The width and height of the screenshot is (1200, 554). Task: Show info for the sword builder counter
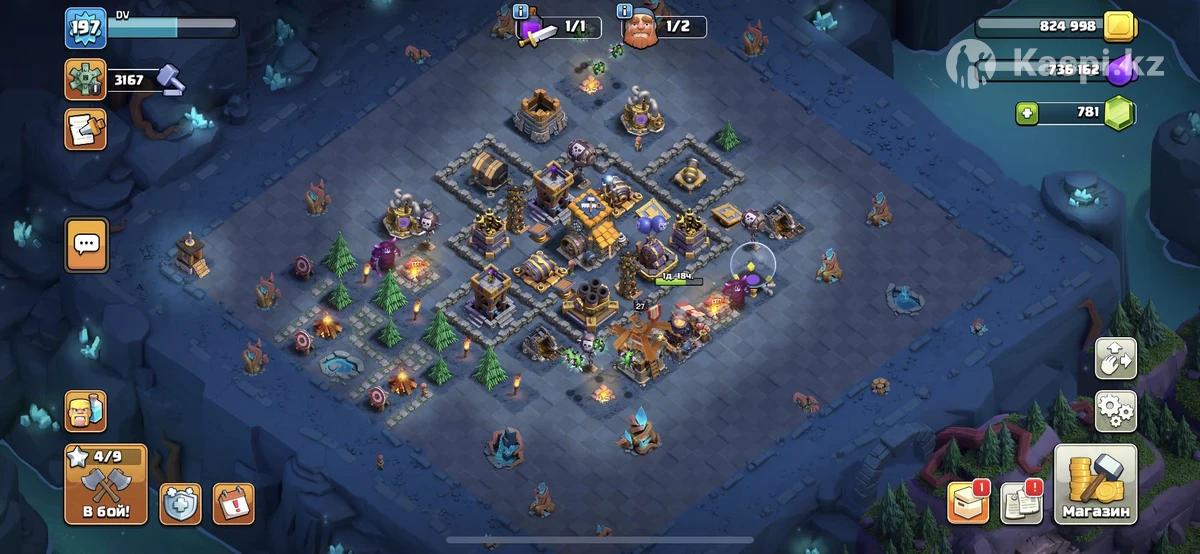point(521,12)
